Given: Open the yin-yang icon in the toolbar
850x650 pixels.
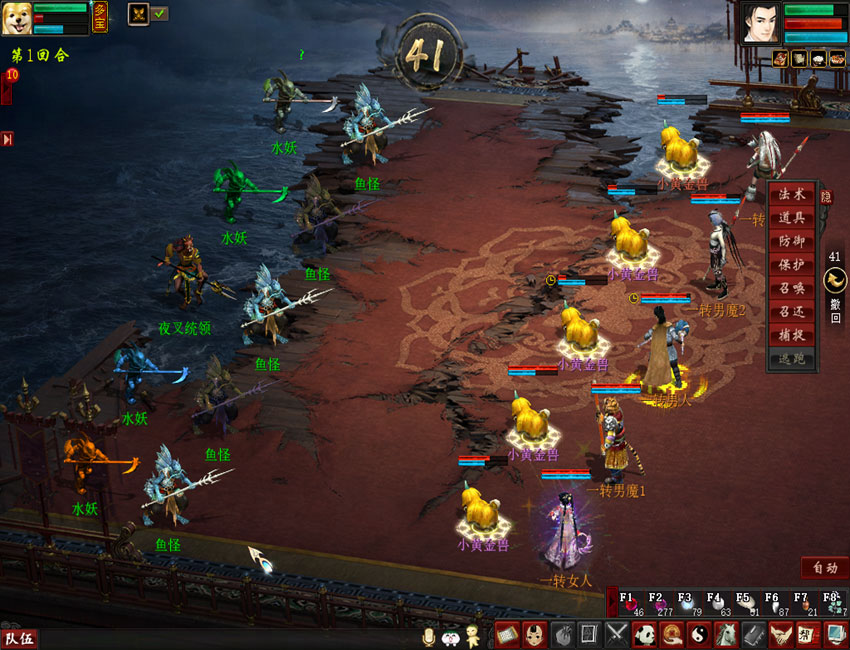Looking at the screenshot, I should [x=698, y=634].
